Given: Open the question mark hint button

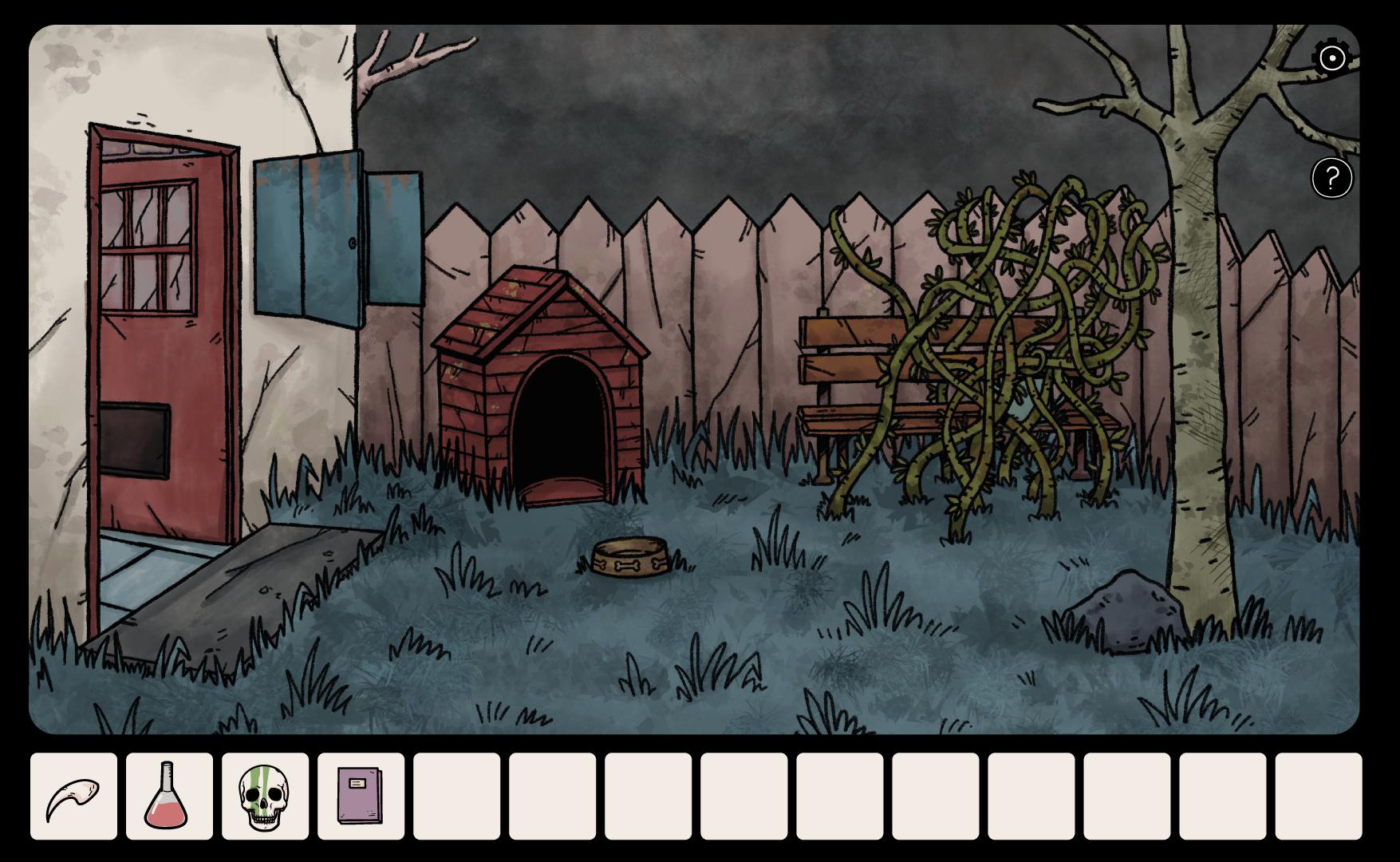Looking at the screenshot, I should 1331,177.
